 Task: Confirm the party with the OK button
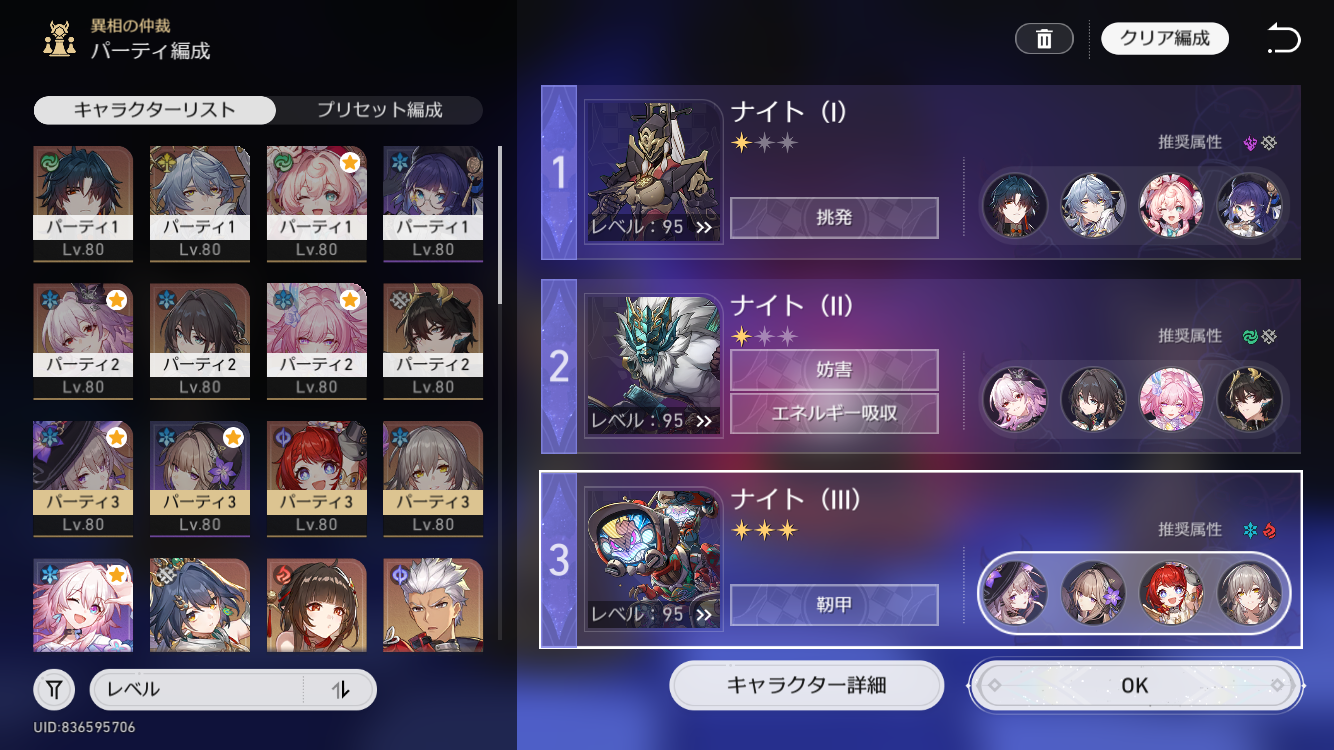(x=1134, y=686)
